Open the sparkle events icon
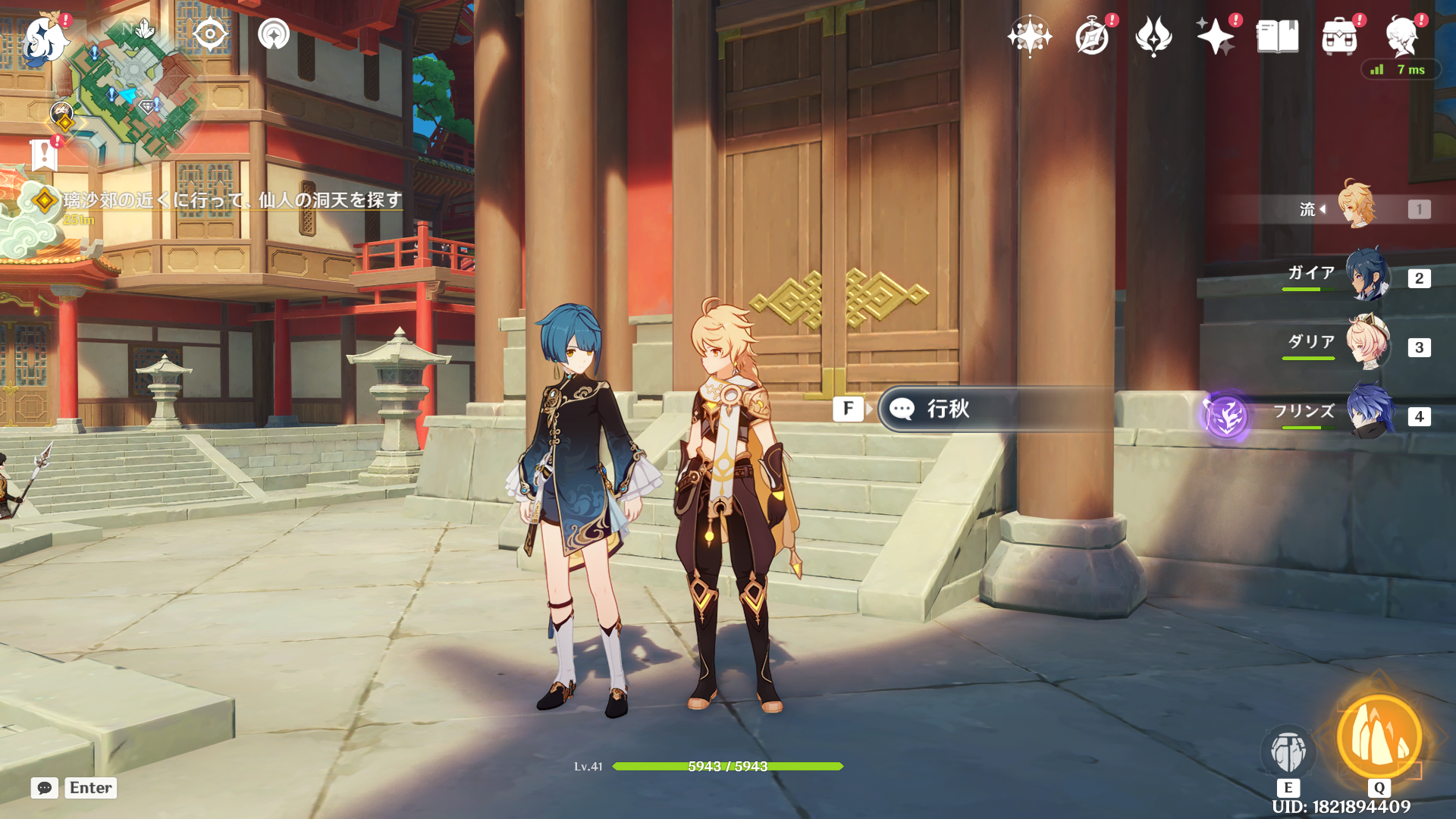 [x=1215, y=36]
